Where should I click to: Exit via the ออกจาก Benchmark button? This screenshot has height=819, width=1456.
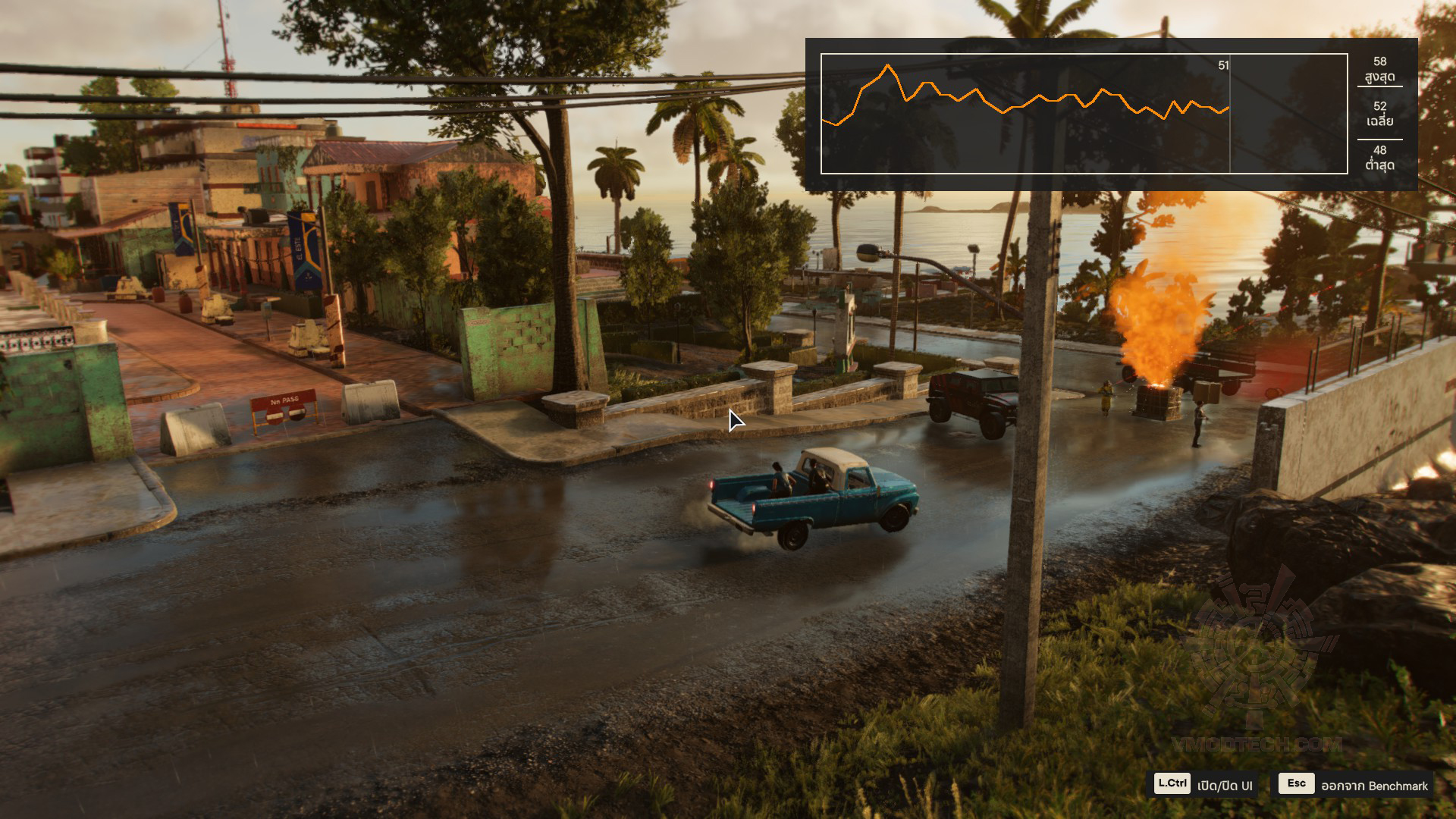coord(1354,785)
